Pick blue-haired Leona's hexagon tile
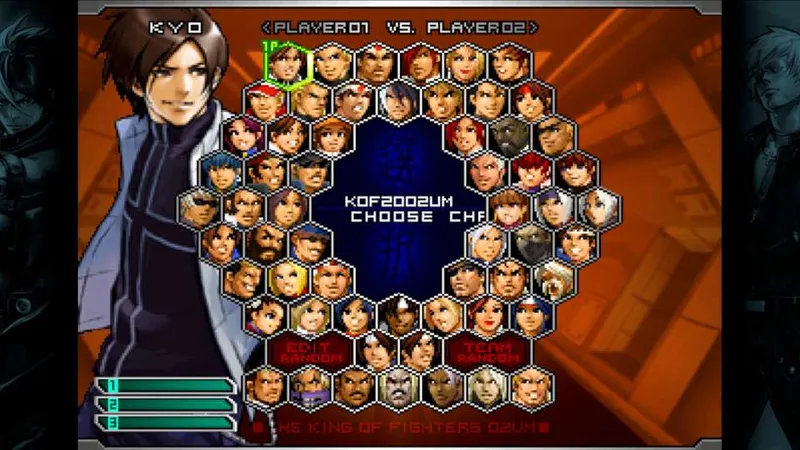This screenshot has height=450, width=800. (220, 172)
